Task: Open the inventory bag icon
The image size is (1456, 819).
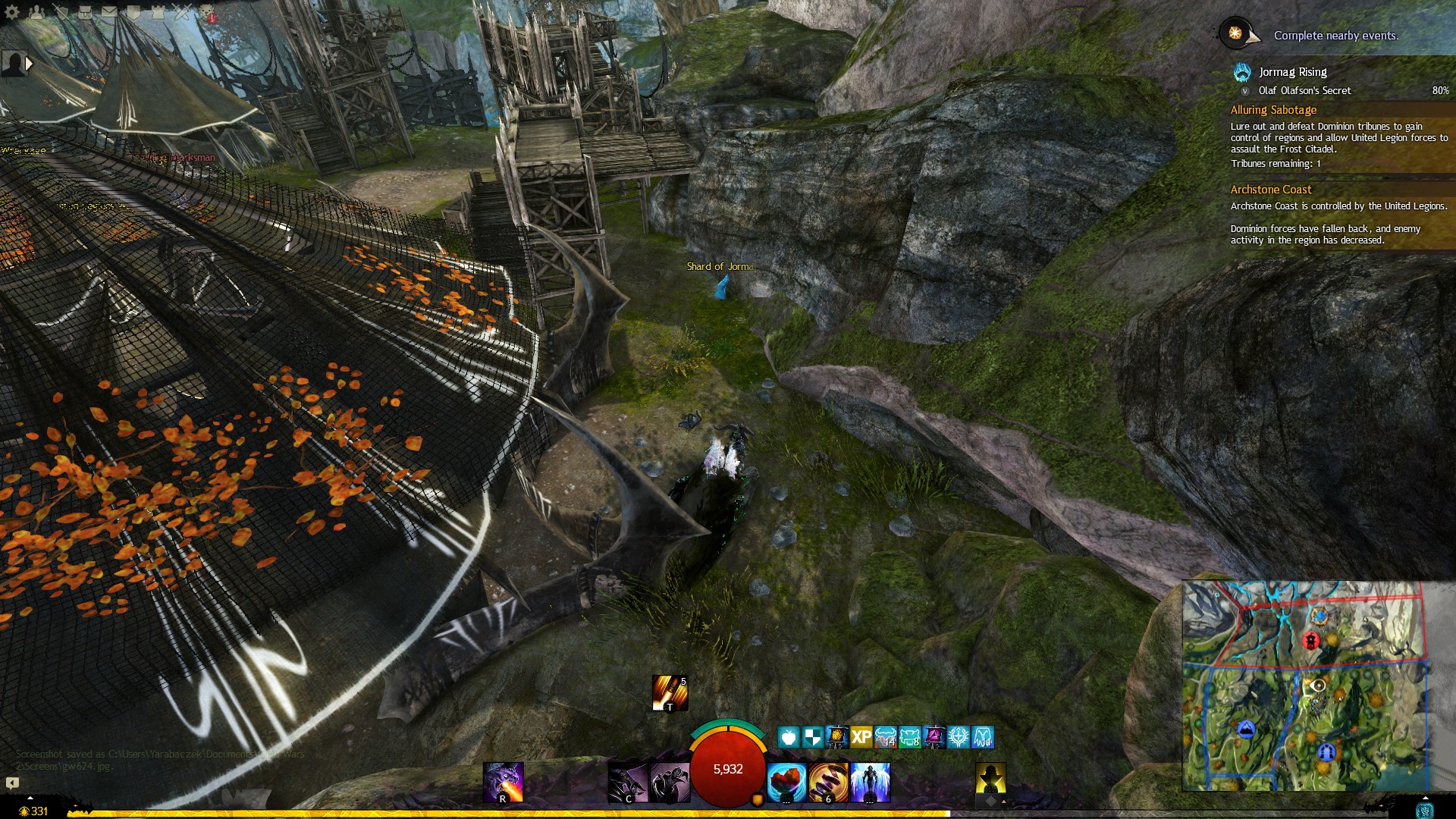Action: tap(85, 12)
